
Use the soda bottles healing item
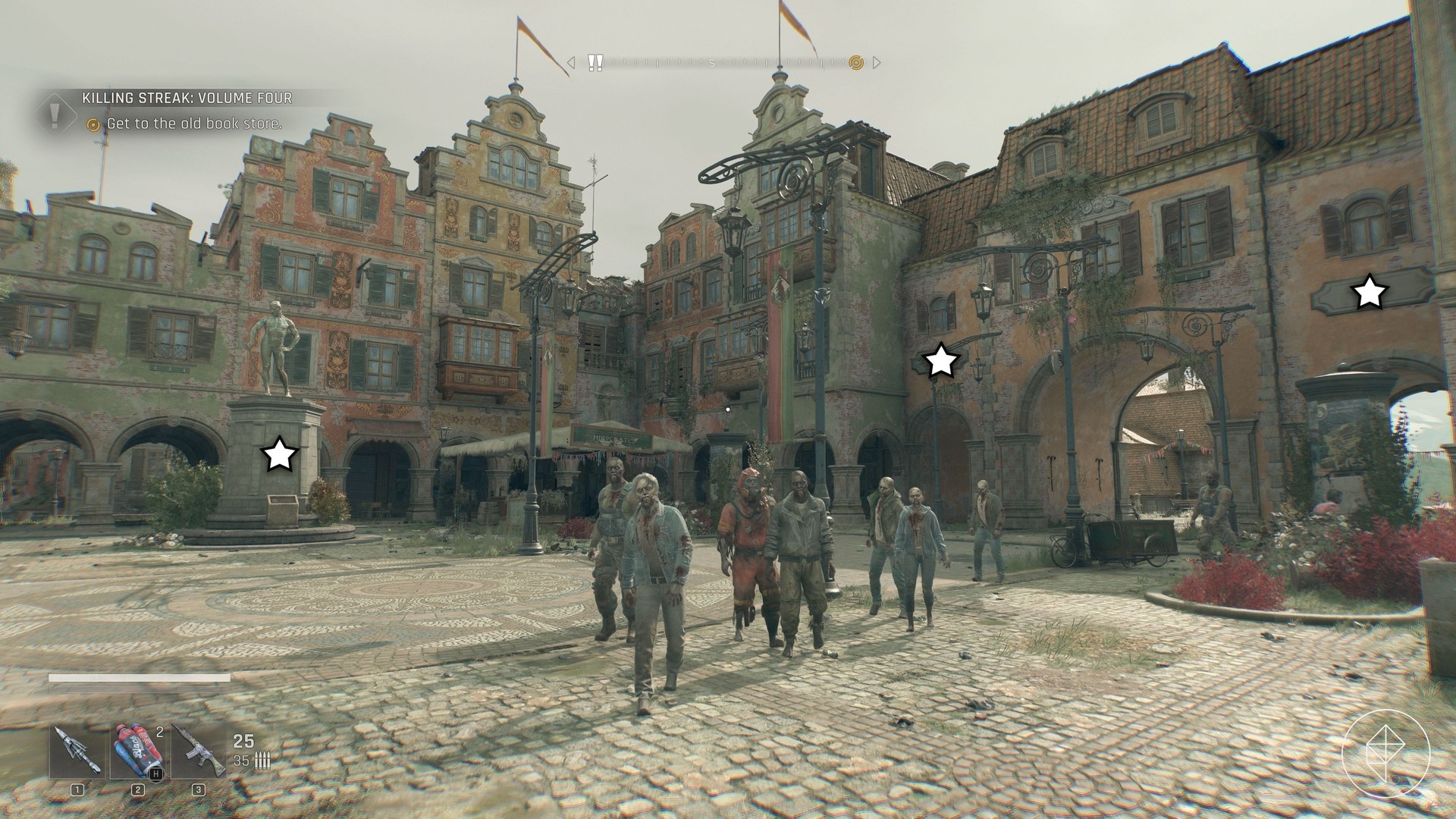[x=138, y=752]
